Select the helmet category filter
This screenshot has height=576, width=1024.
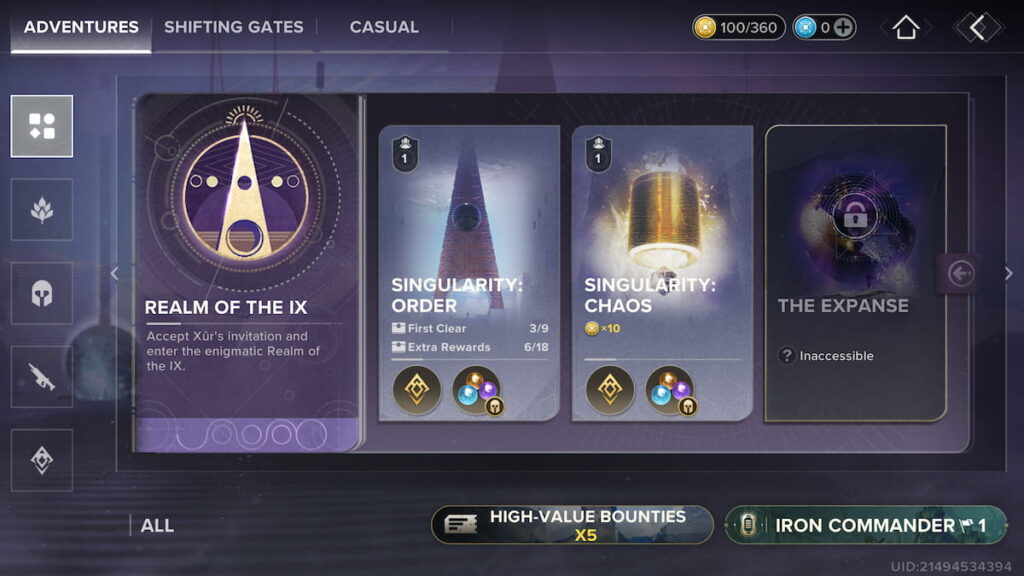point(42,293)
